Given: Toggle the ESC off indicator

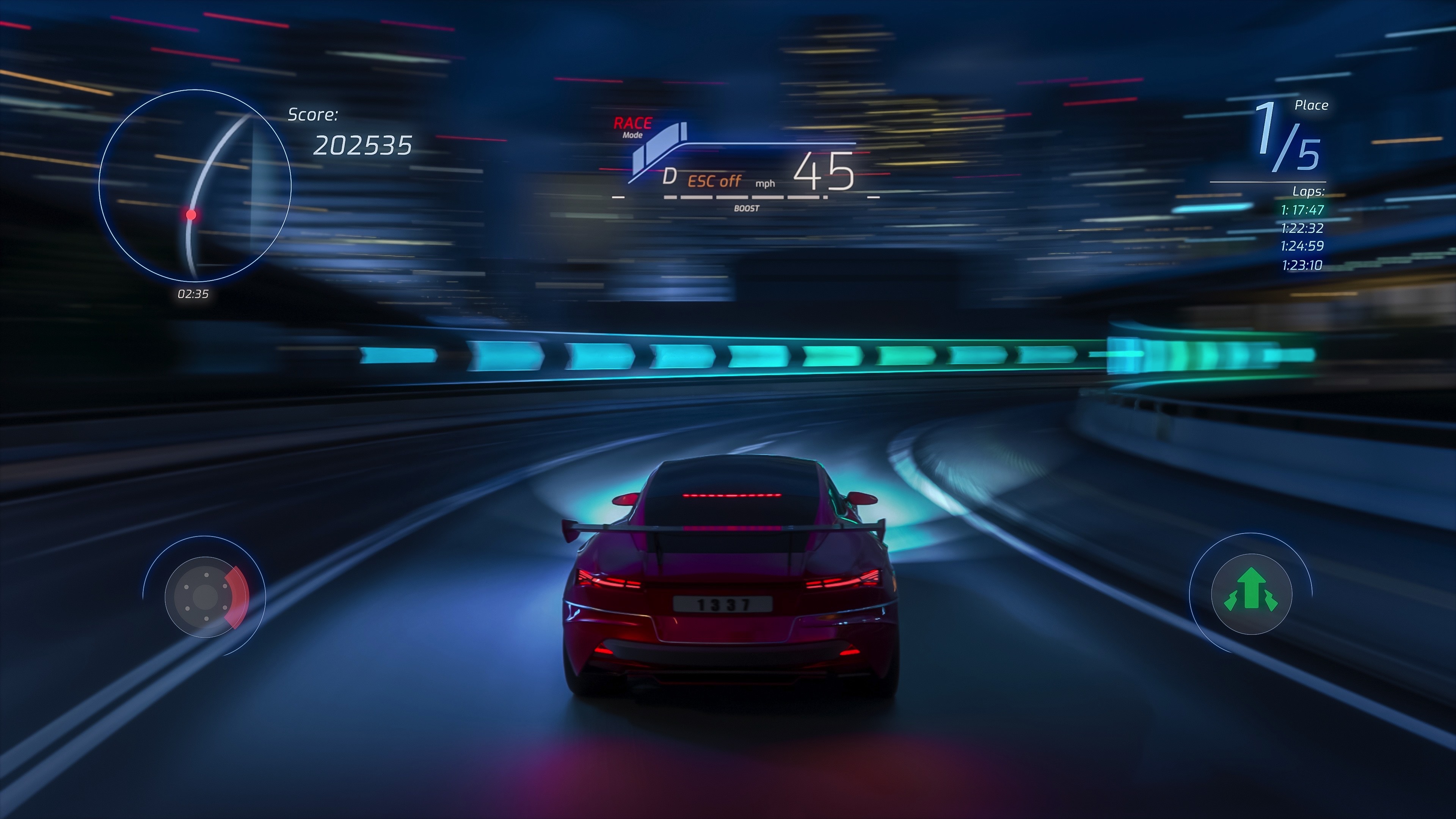Looking at the screenshot, I should [x=714, y=181].
